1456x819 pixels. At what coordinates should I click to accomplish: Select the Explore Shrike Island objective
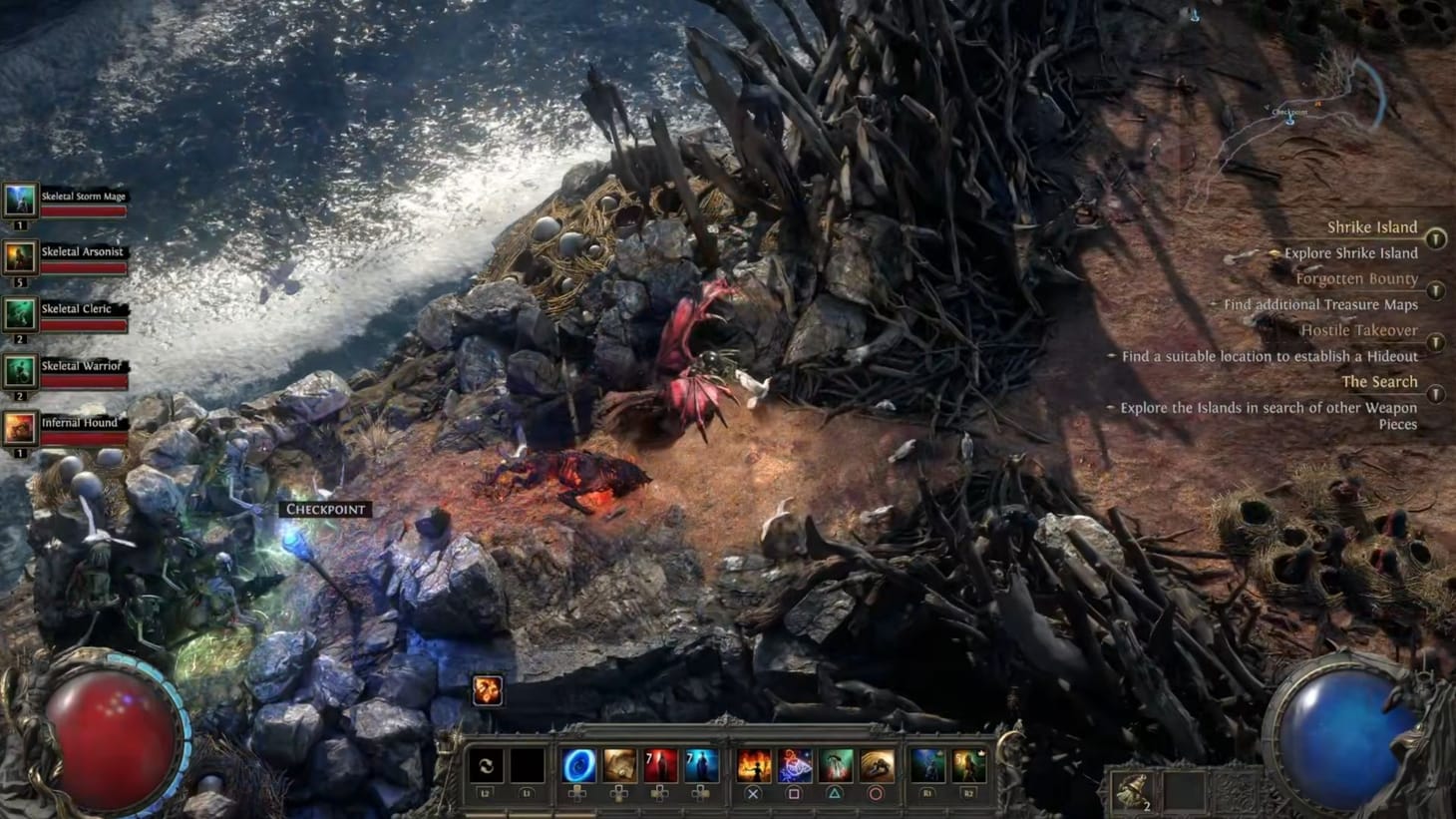1349,252
